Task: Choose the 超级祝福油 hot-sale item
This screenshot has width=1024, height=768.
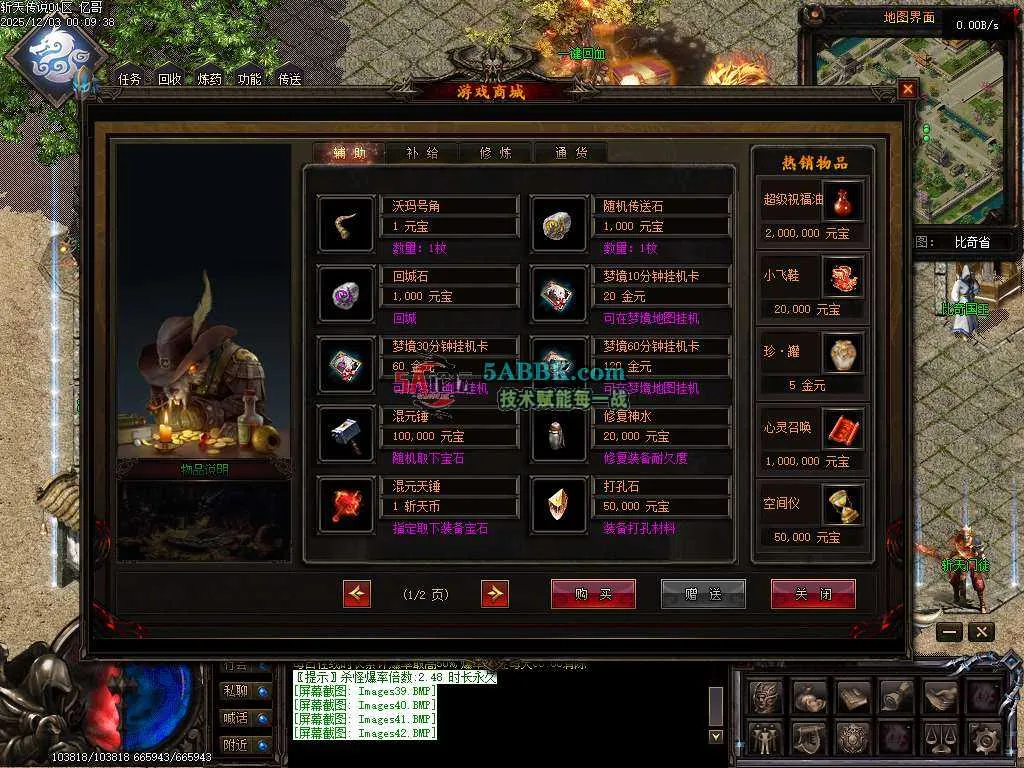Action: [842, 200]
